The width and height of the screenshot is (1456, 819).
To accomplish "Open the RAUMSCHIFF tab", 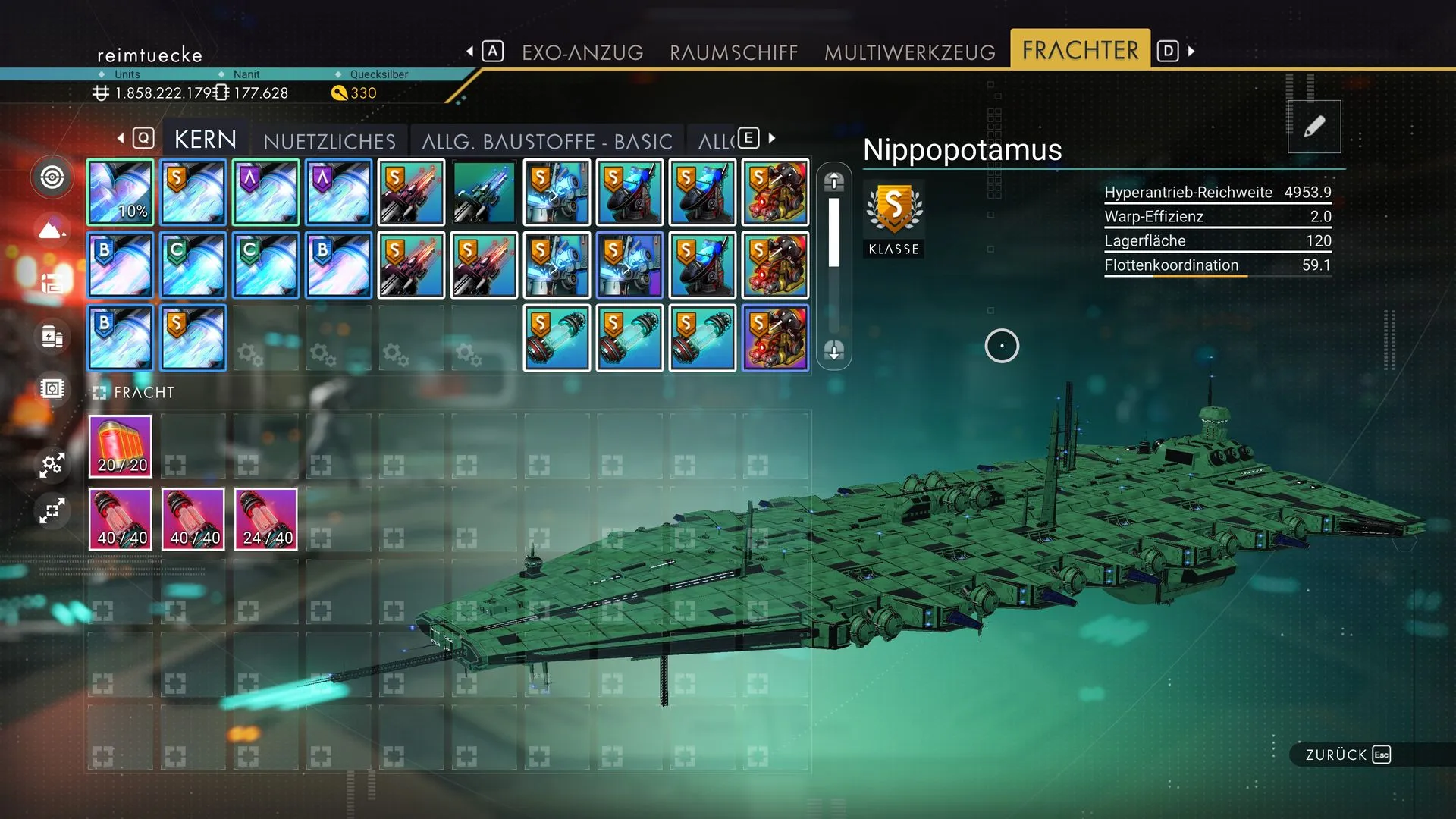I will (733, 52).
